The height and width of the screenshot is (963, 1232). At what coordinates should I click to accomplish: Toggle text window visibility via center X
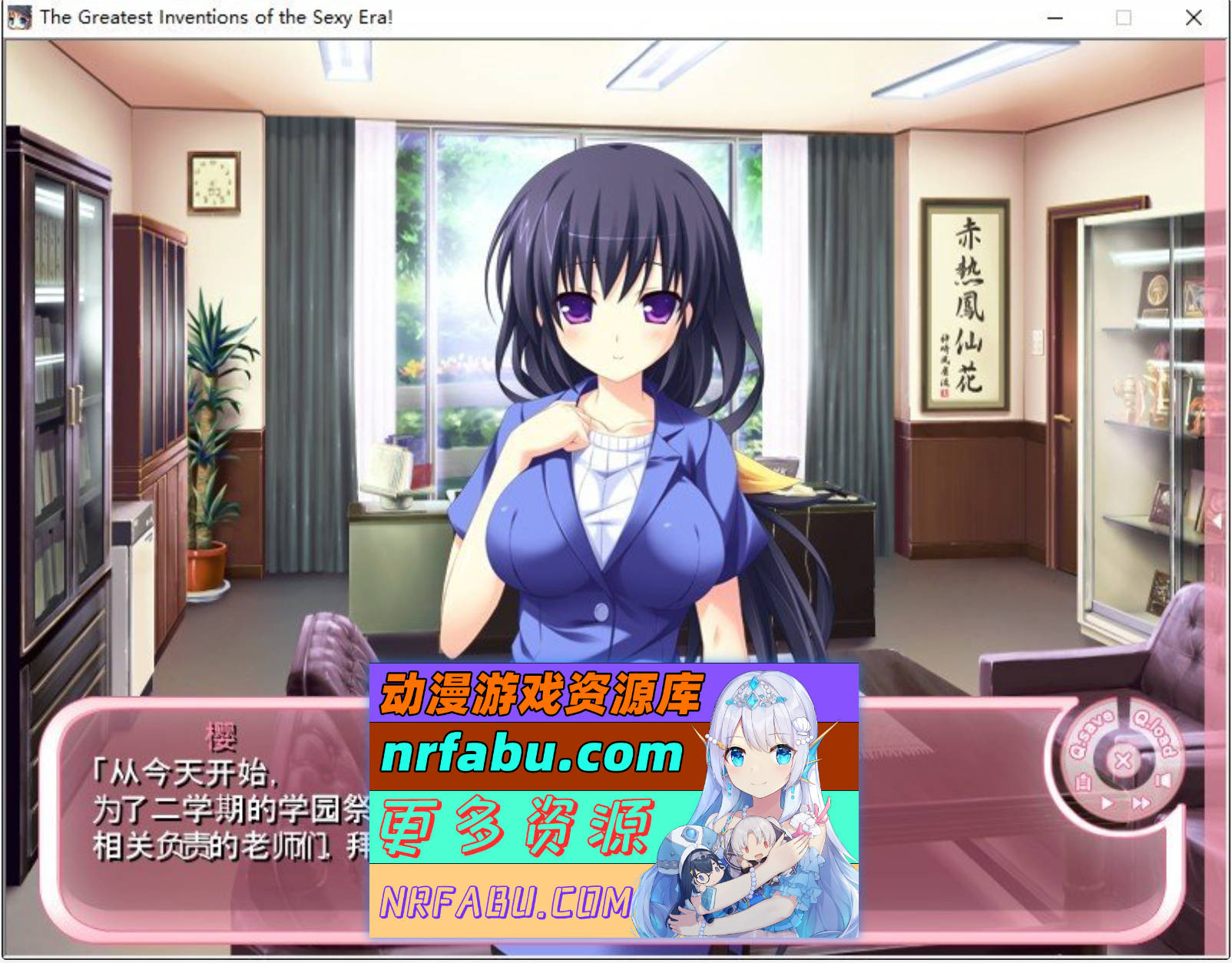pyautogui.click(x=1124, y=759)
